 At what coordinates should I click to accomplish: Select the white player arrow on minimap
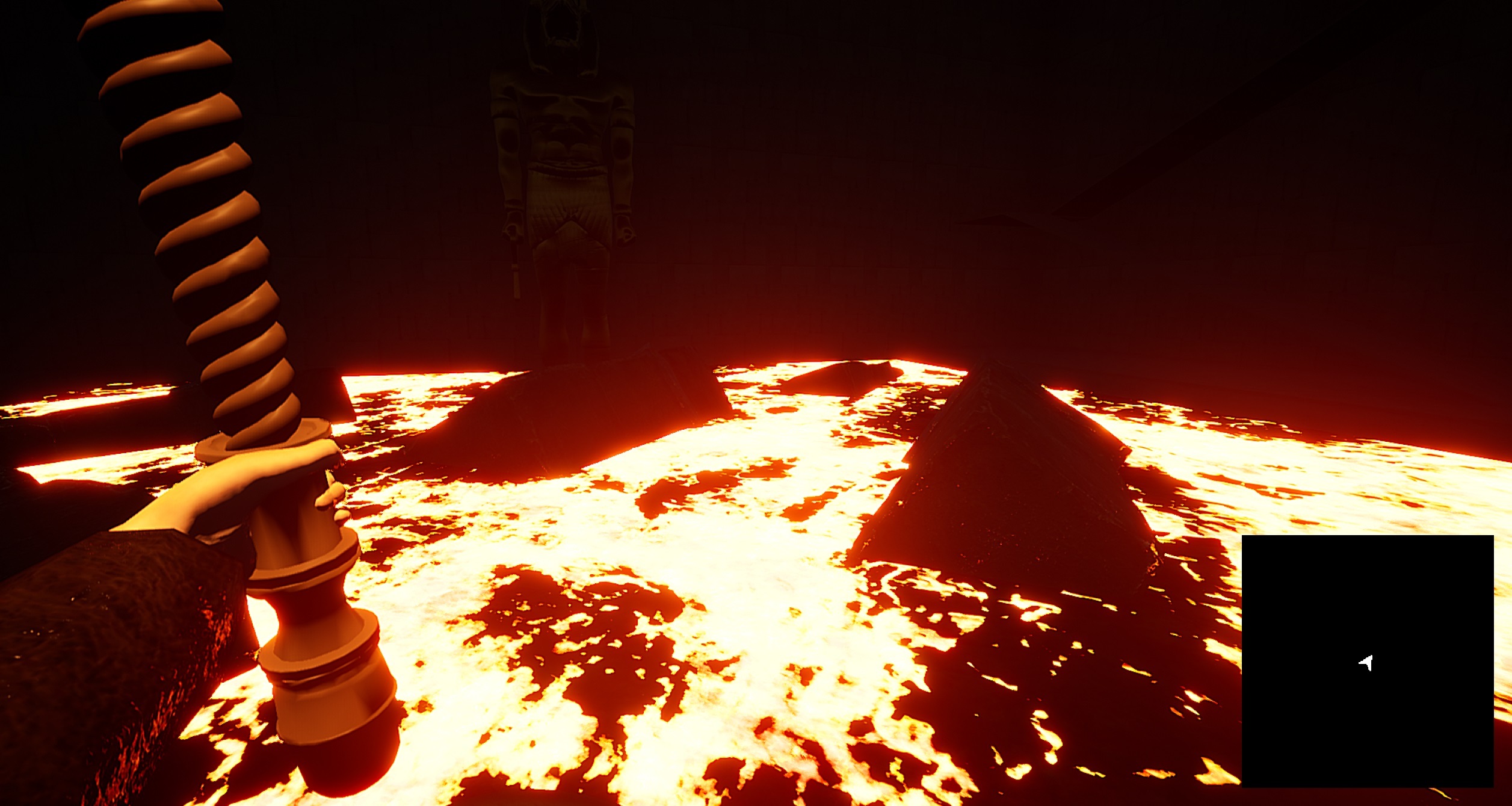[1366, 663]
